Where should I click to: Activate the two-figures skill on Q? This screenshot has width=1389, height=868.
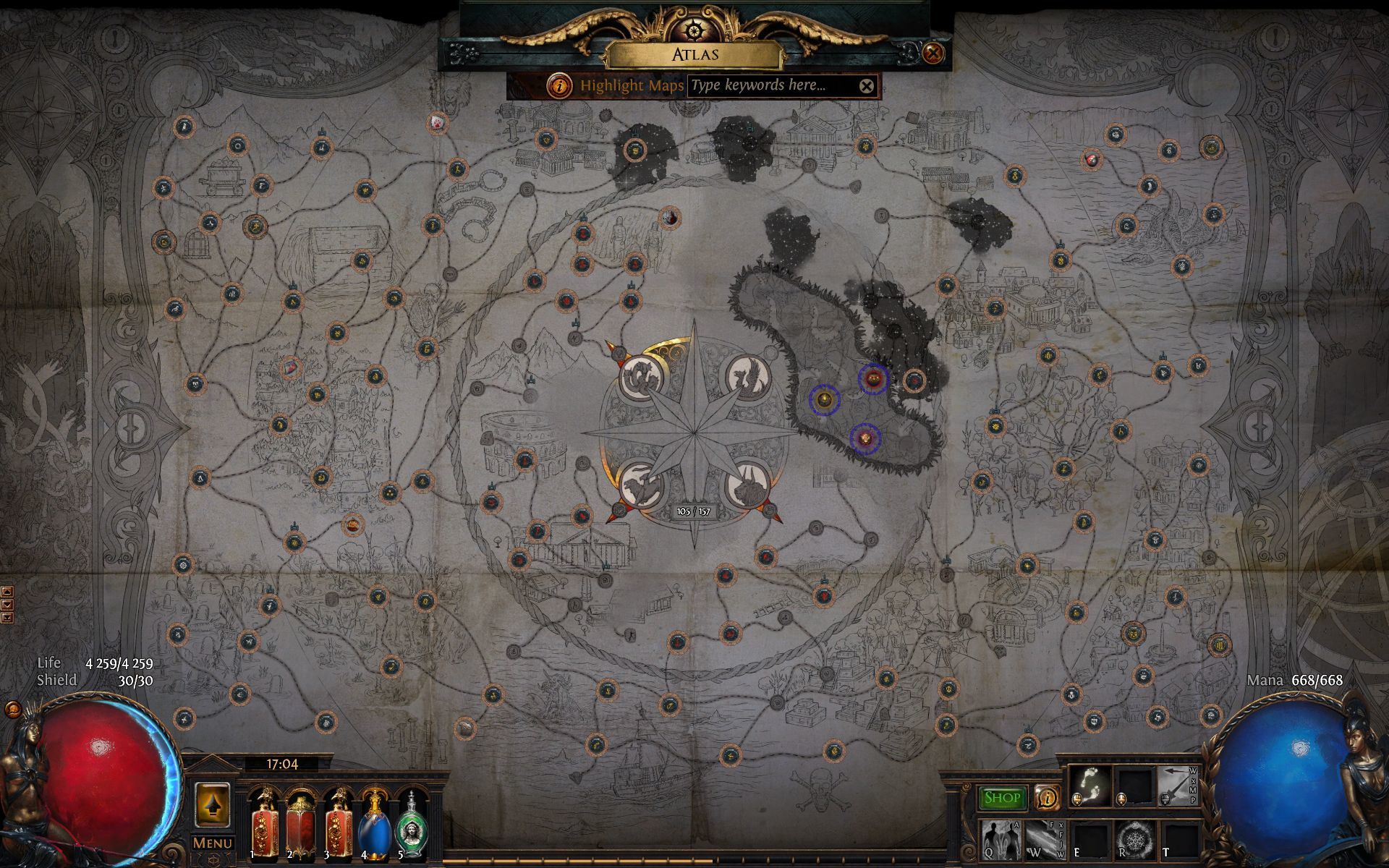point(1000,839)
